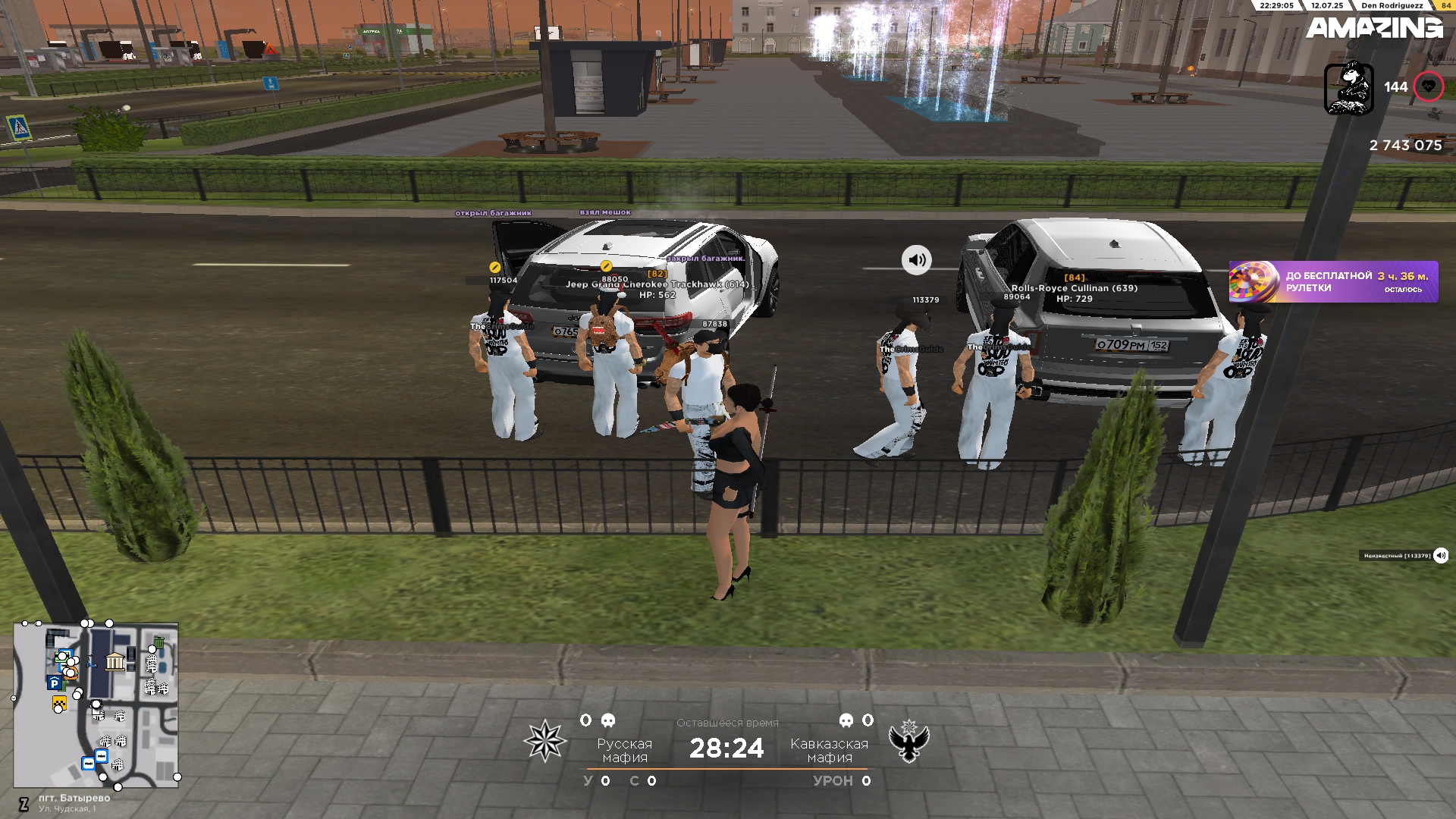Click the Русская мафия star emblem

click(544, 741)
